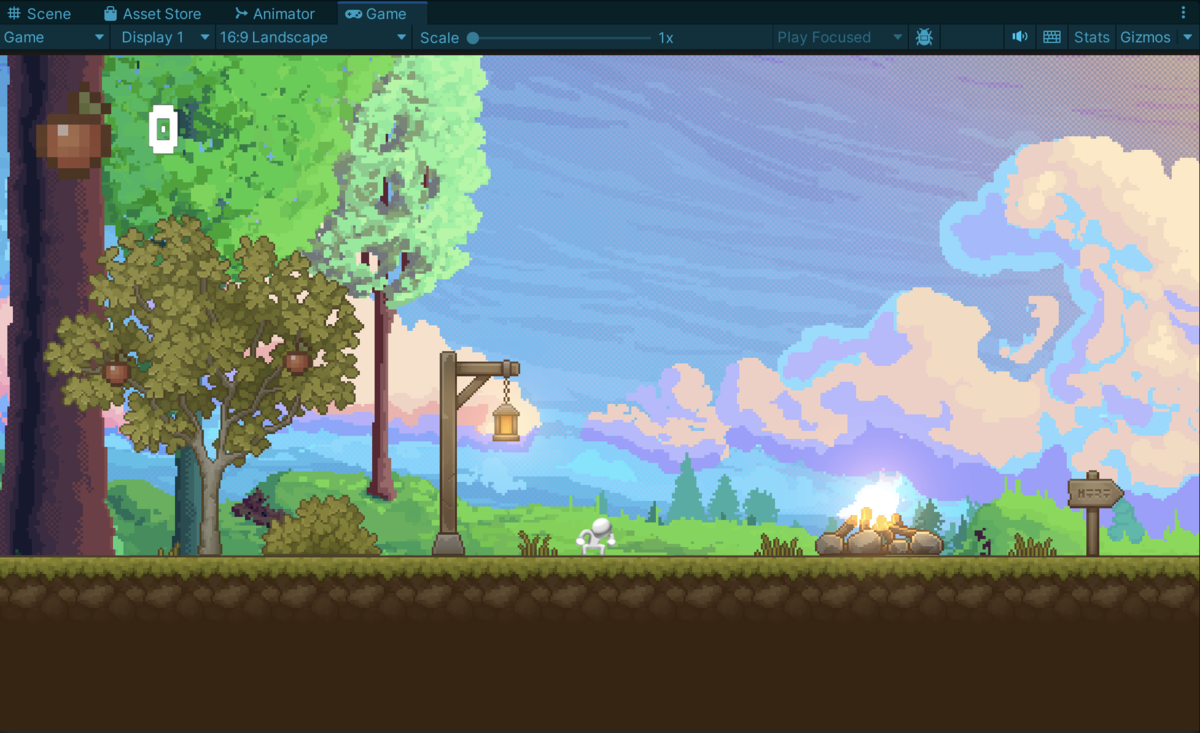Toggle the Stats overlay button

(x=1091, y=37)
